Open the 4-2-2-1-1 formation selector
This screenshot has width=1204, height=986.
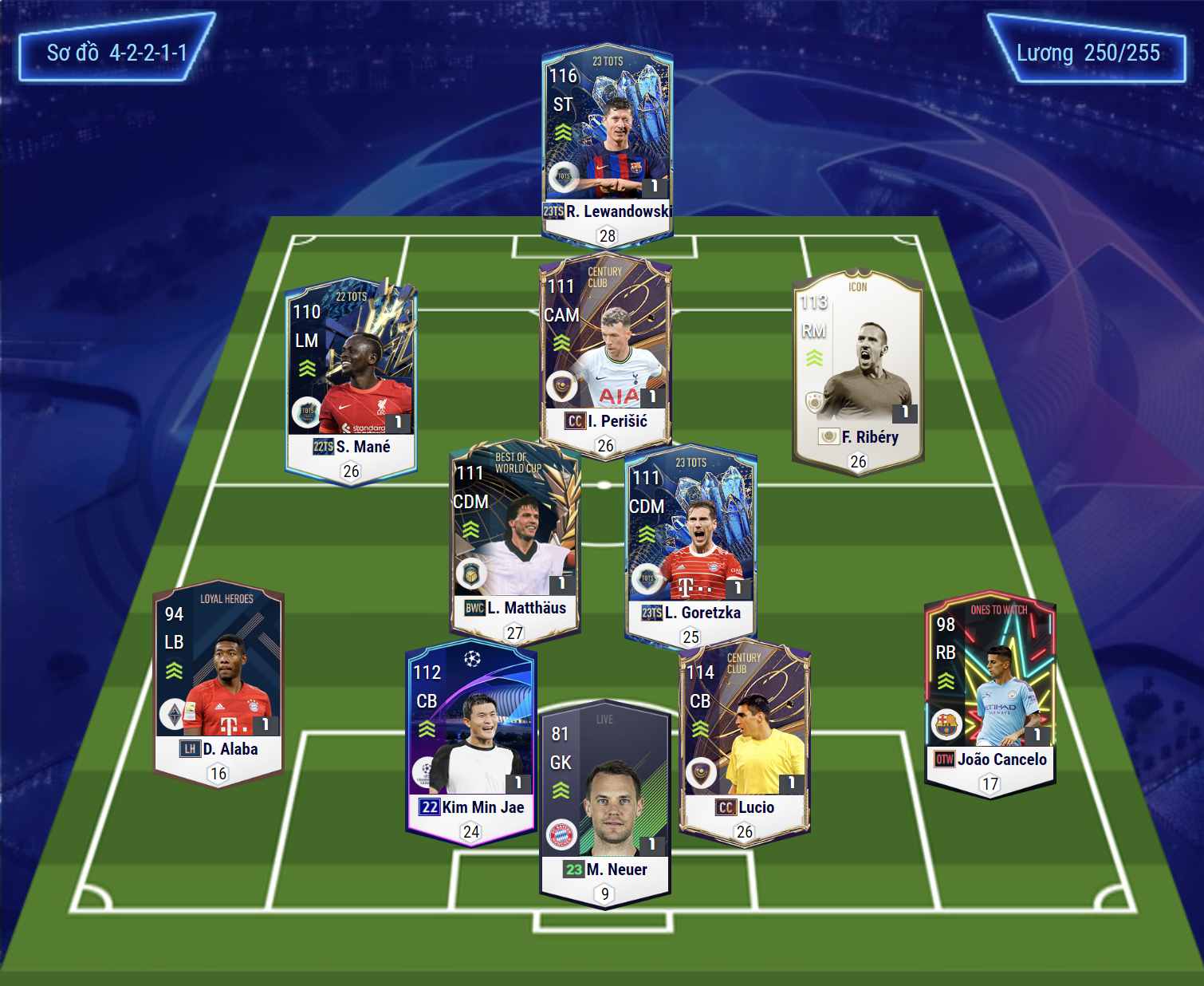click(116, 53)
